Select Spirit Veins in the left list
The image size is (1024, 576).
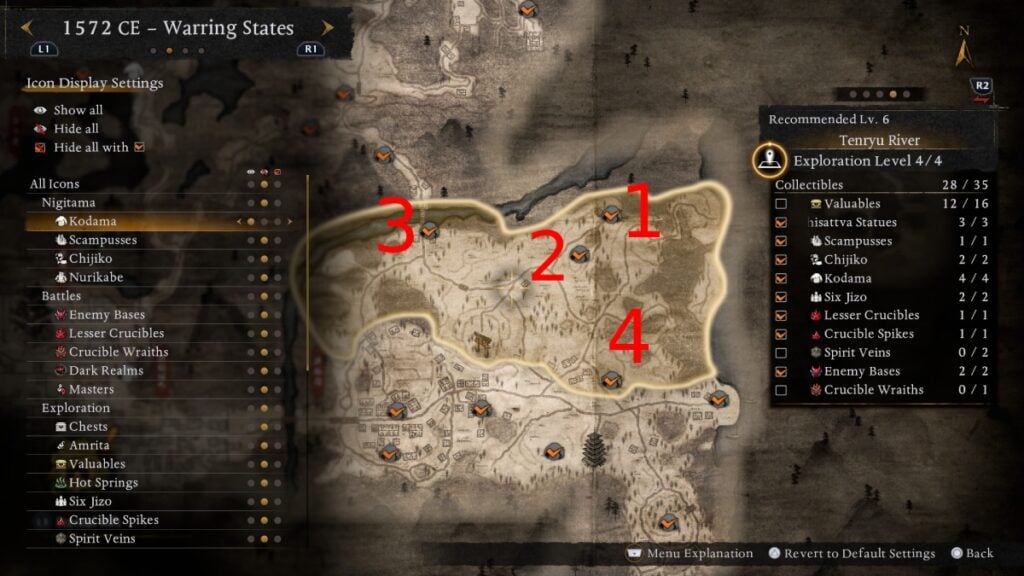point(102,539)
